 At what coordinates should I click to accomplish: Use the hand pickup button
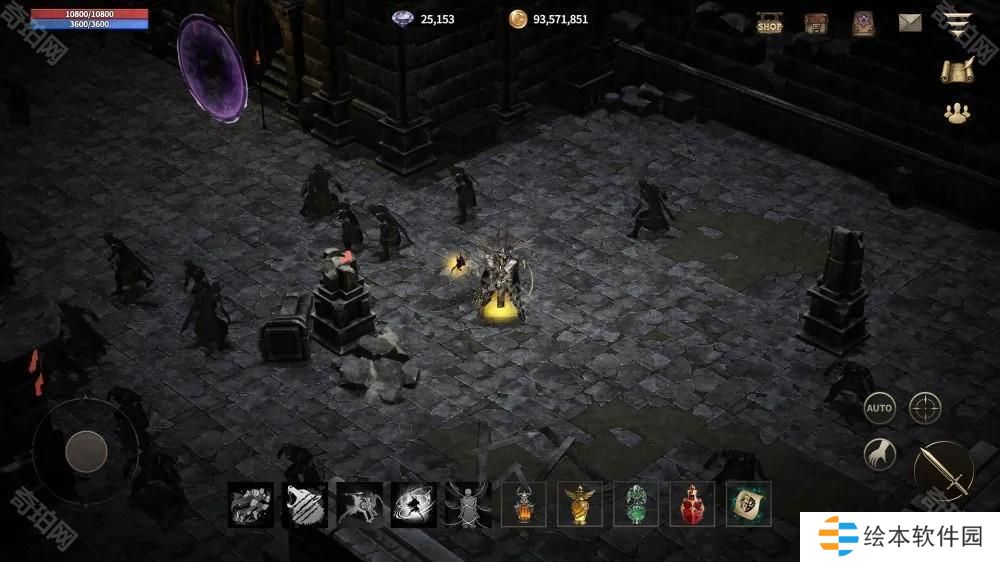click(x=880, y=455)
